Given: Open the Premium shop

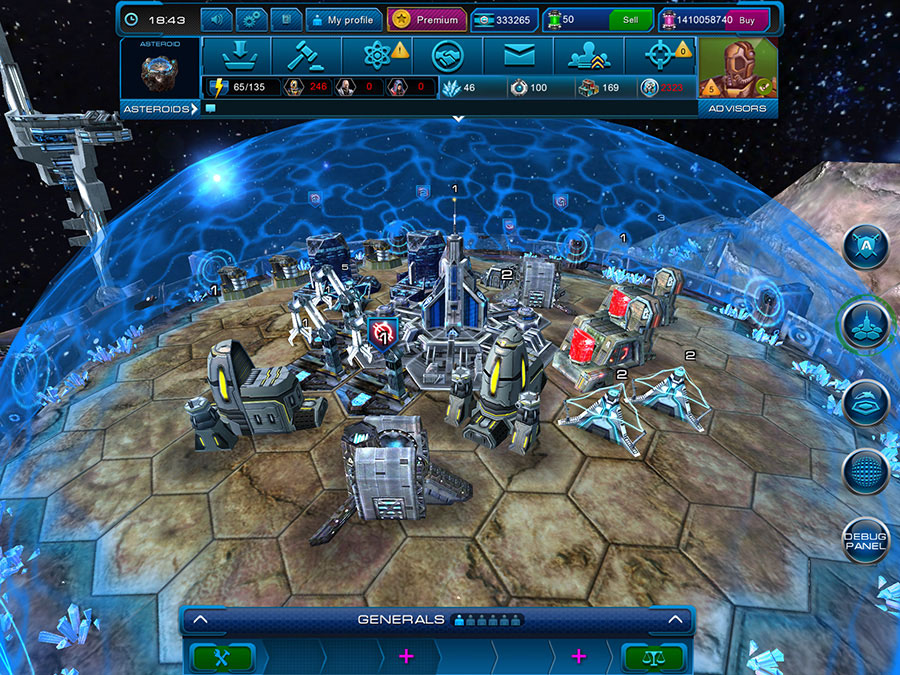Looking at the screenshot, I should pyautogui.click(x=427, y=19).
